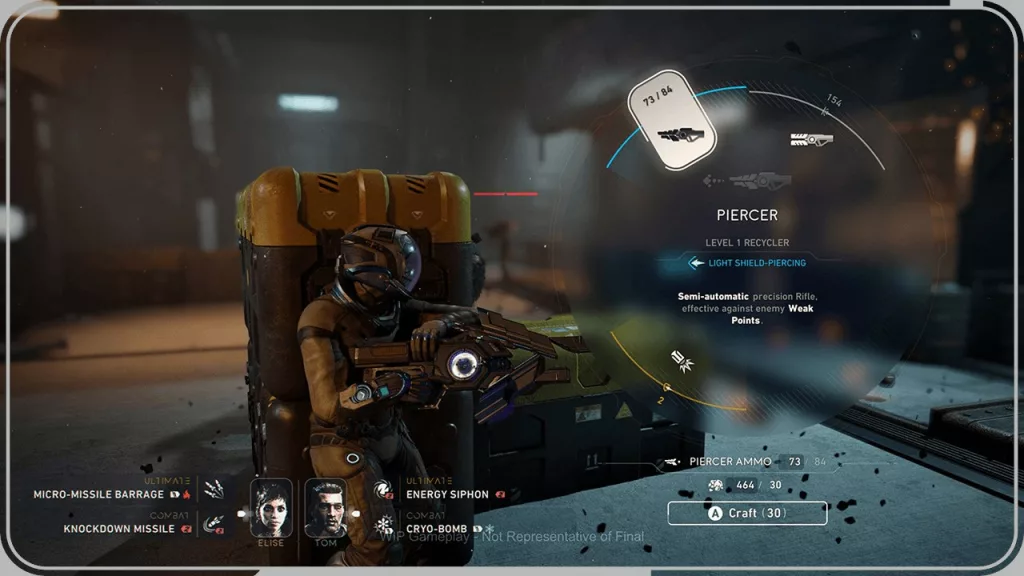Select Tom's companion portrait

click(325, 508)
